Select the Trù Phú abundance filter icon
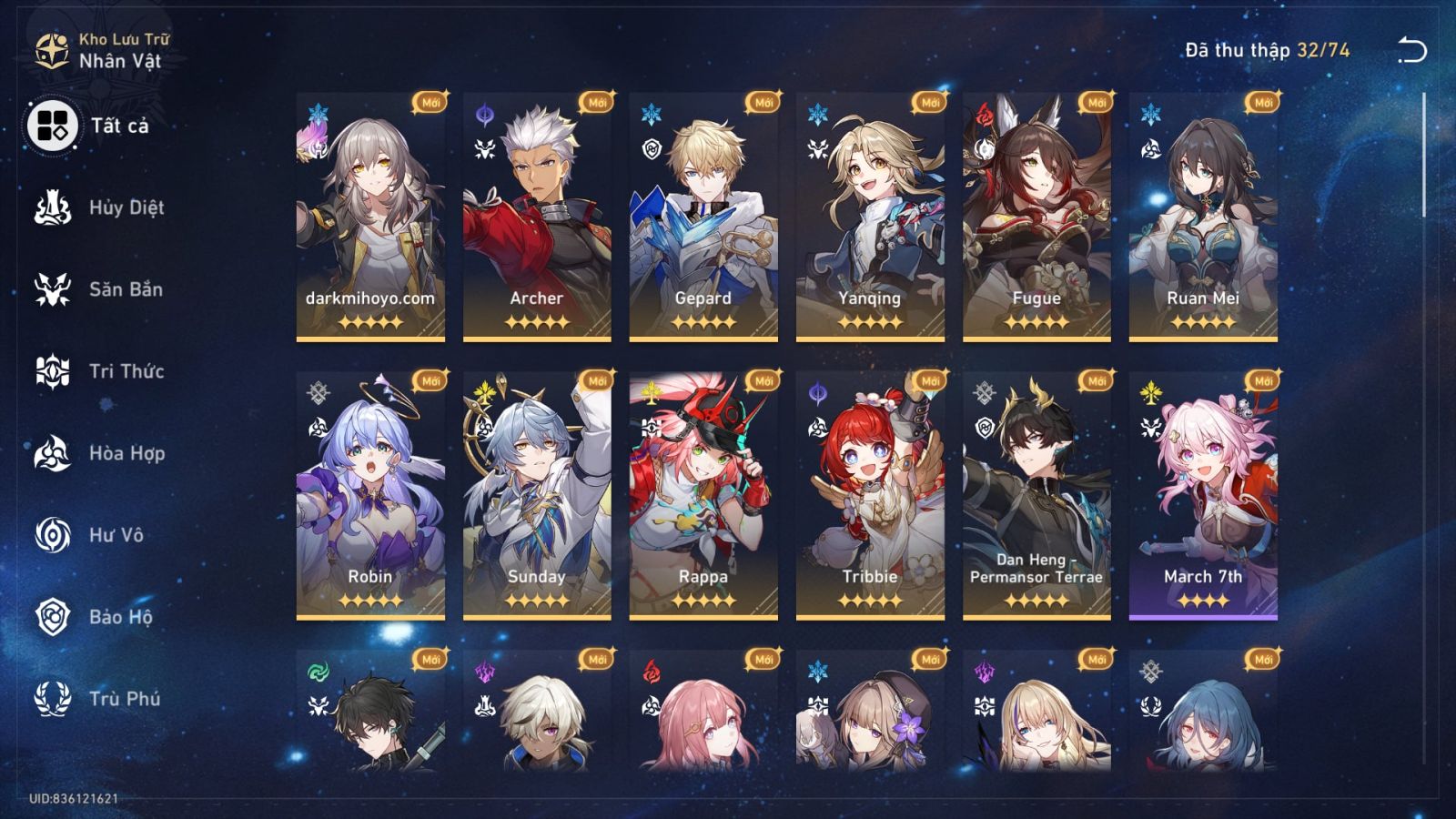 tap(52, 699)
